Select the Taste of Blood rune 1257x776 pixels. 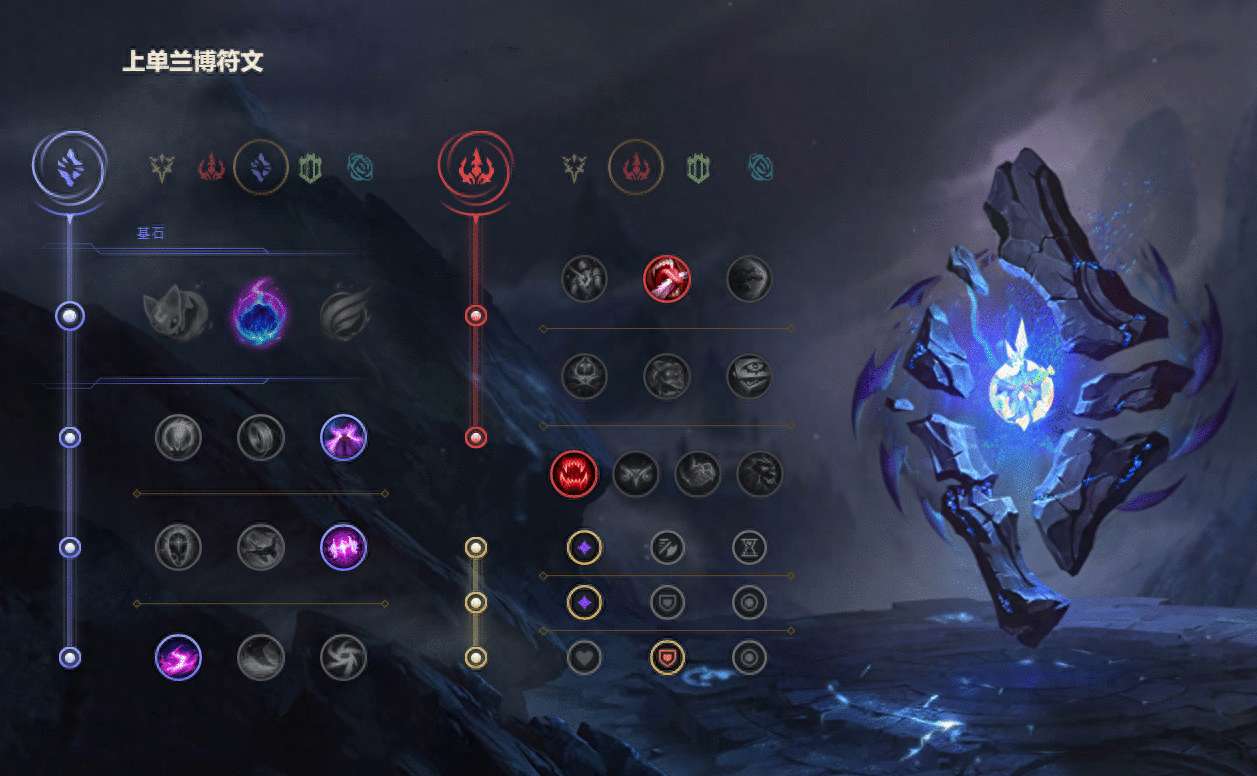point(666,278)
